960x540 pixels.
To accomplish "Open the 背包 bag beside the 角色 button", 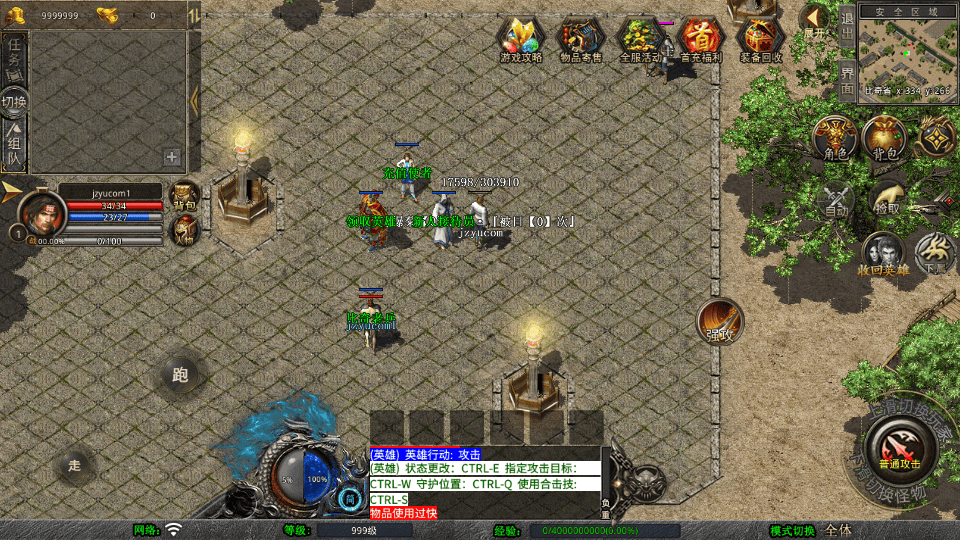I will 884,138.
